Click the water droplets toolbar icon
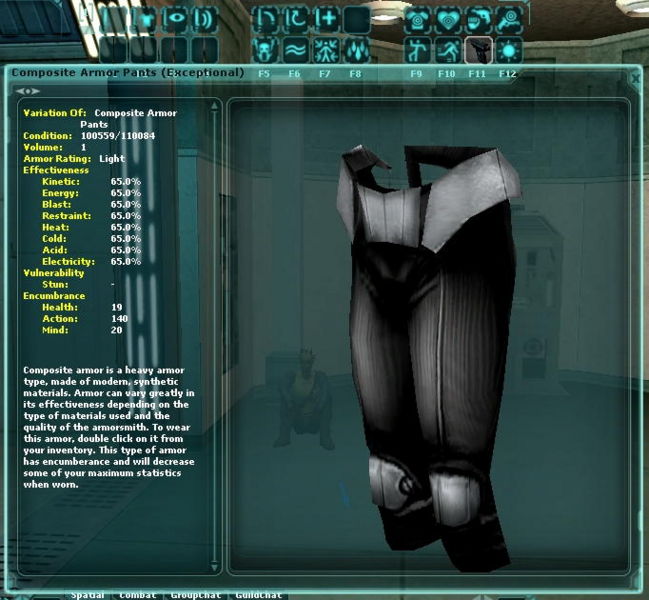 pyautogui.click(x=355, y=49)
